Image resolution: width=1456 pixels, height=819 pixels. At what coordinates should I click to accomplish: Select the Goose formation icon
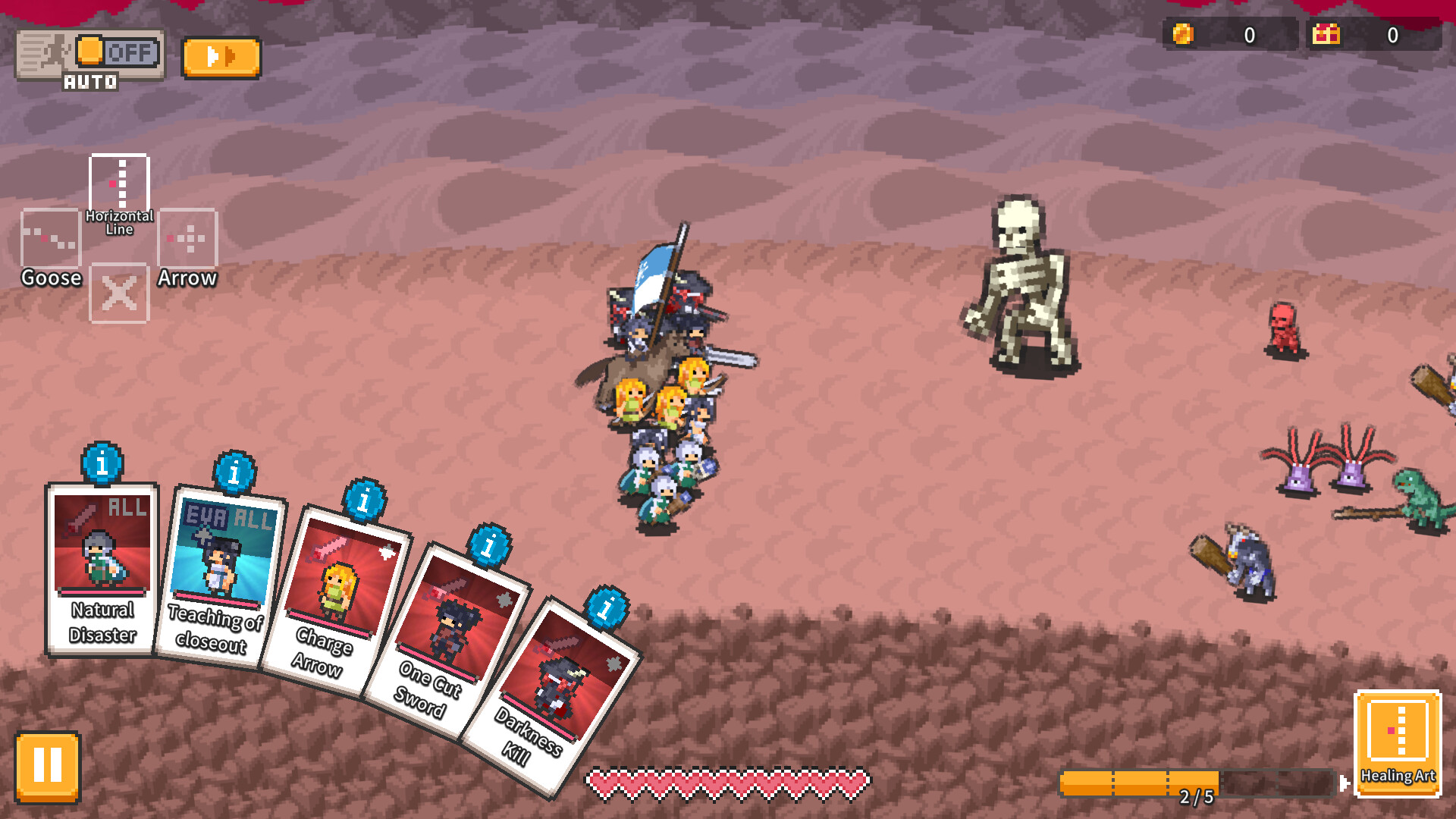(x=51, y=239)
